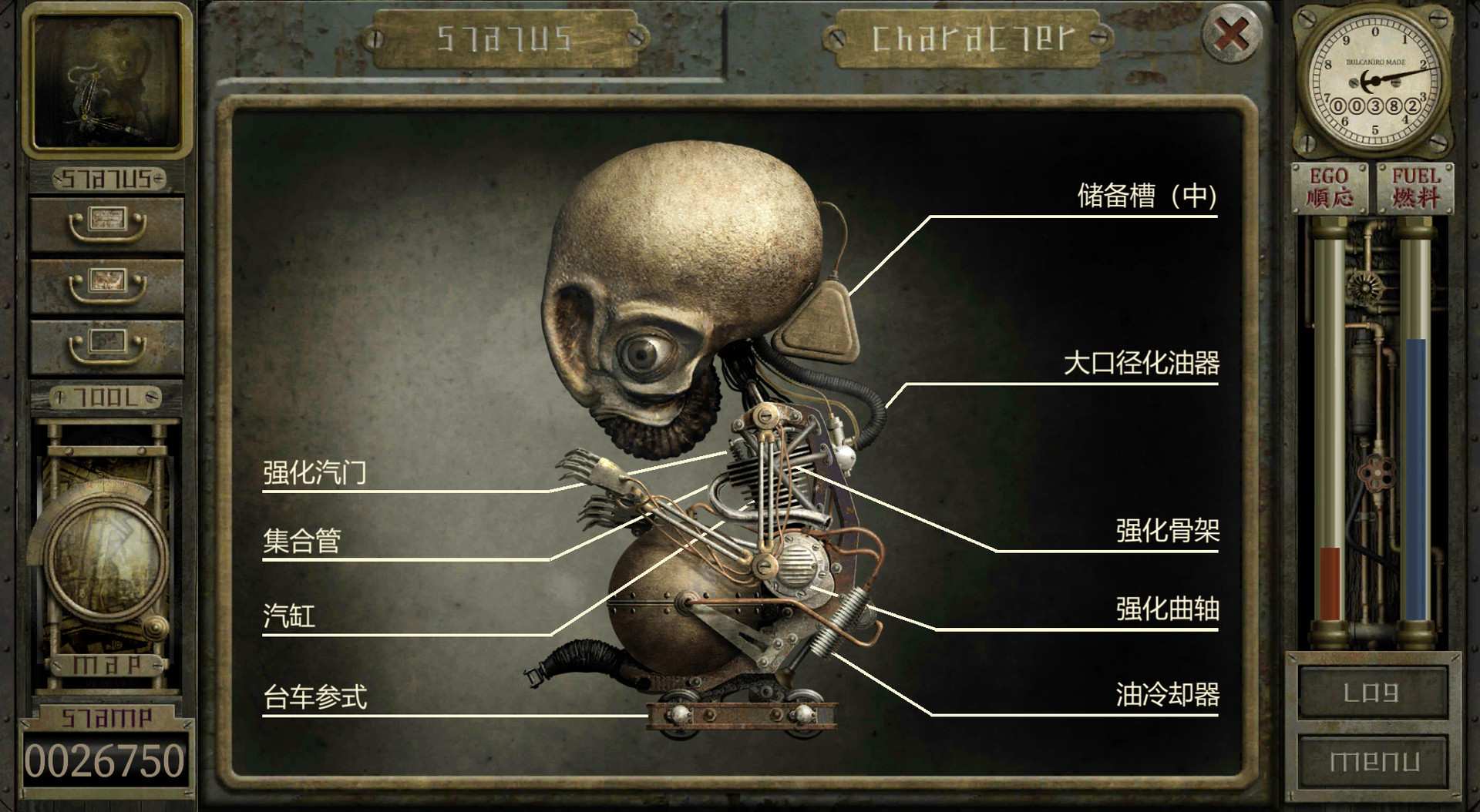The height and width of the screenshot is (812, 1480).
Task: Open the bottom drawer in the STATUS panel
Action: click(106, 346)
